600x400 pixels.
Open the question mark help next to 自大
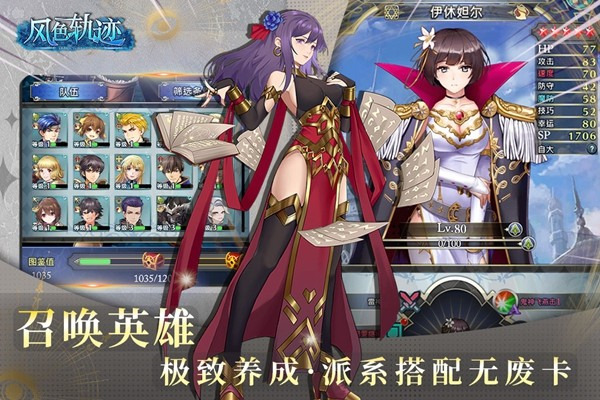pos(590,150)
